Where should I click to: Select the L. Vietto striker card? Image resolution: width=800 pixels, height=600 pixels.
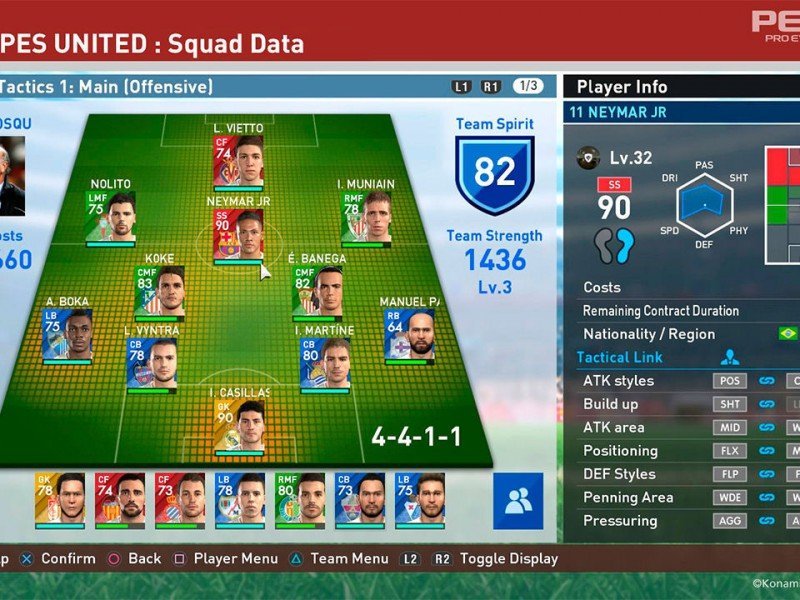[x=237, y=161]
